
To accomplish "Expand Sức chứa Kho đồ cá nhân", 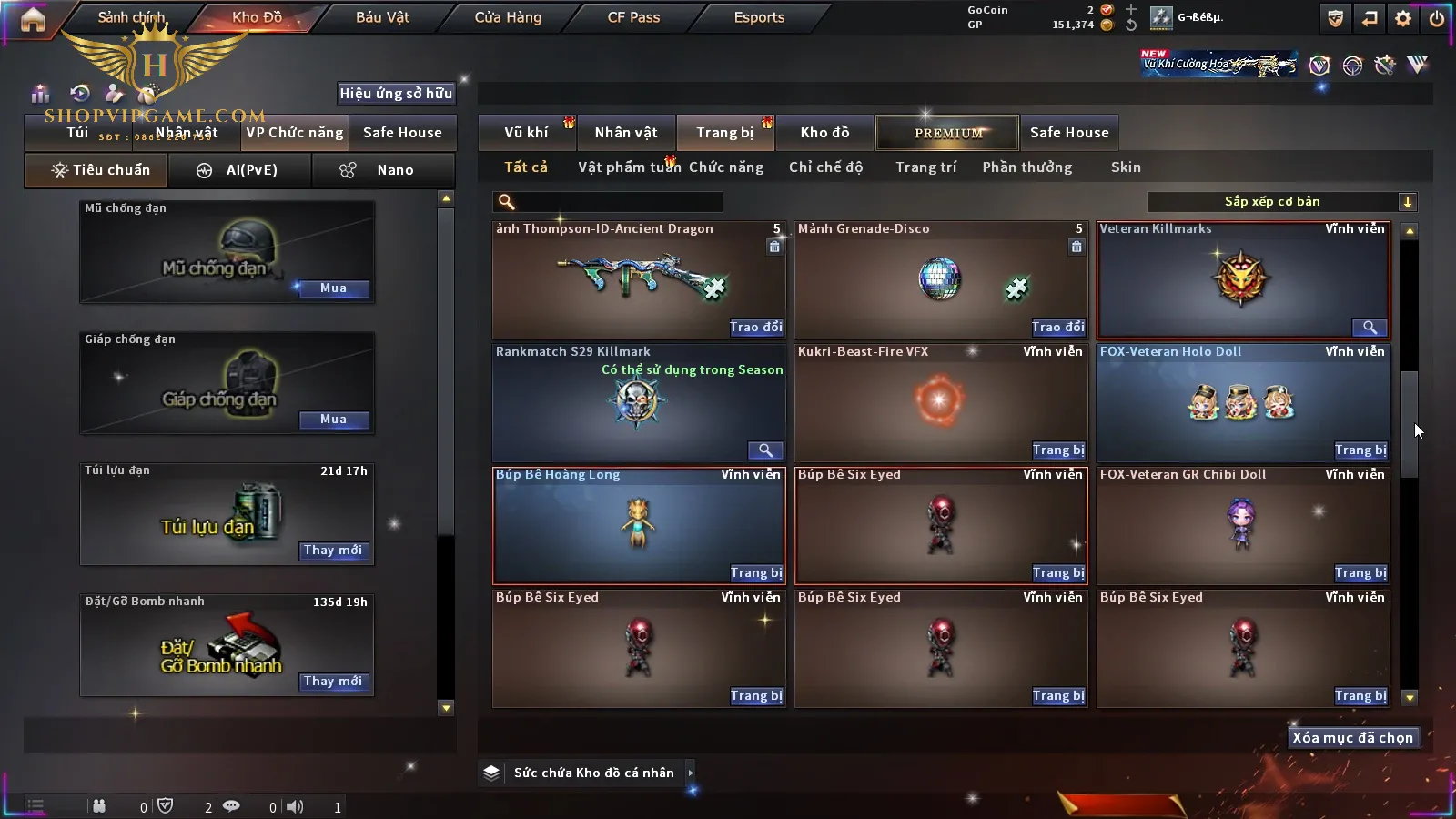I will (691, 773).
